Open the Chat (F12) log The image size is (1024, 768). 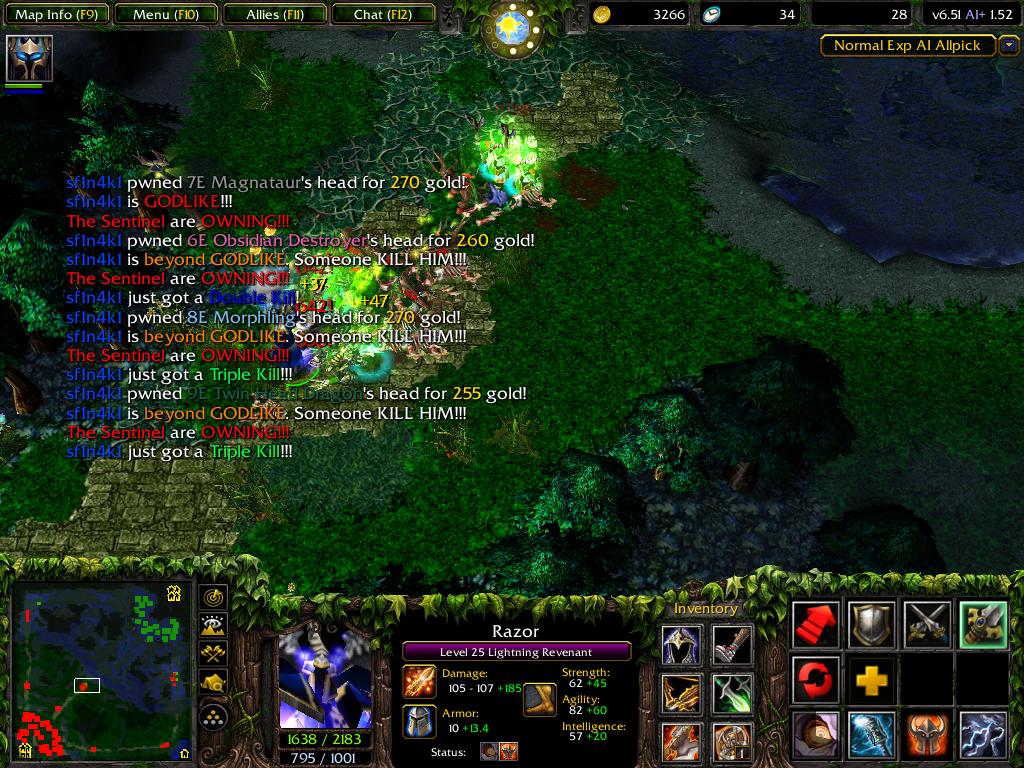pos(381,15)
